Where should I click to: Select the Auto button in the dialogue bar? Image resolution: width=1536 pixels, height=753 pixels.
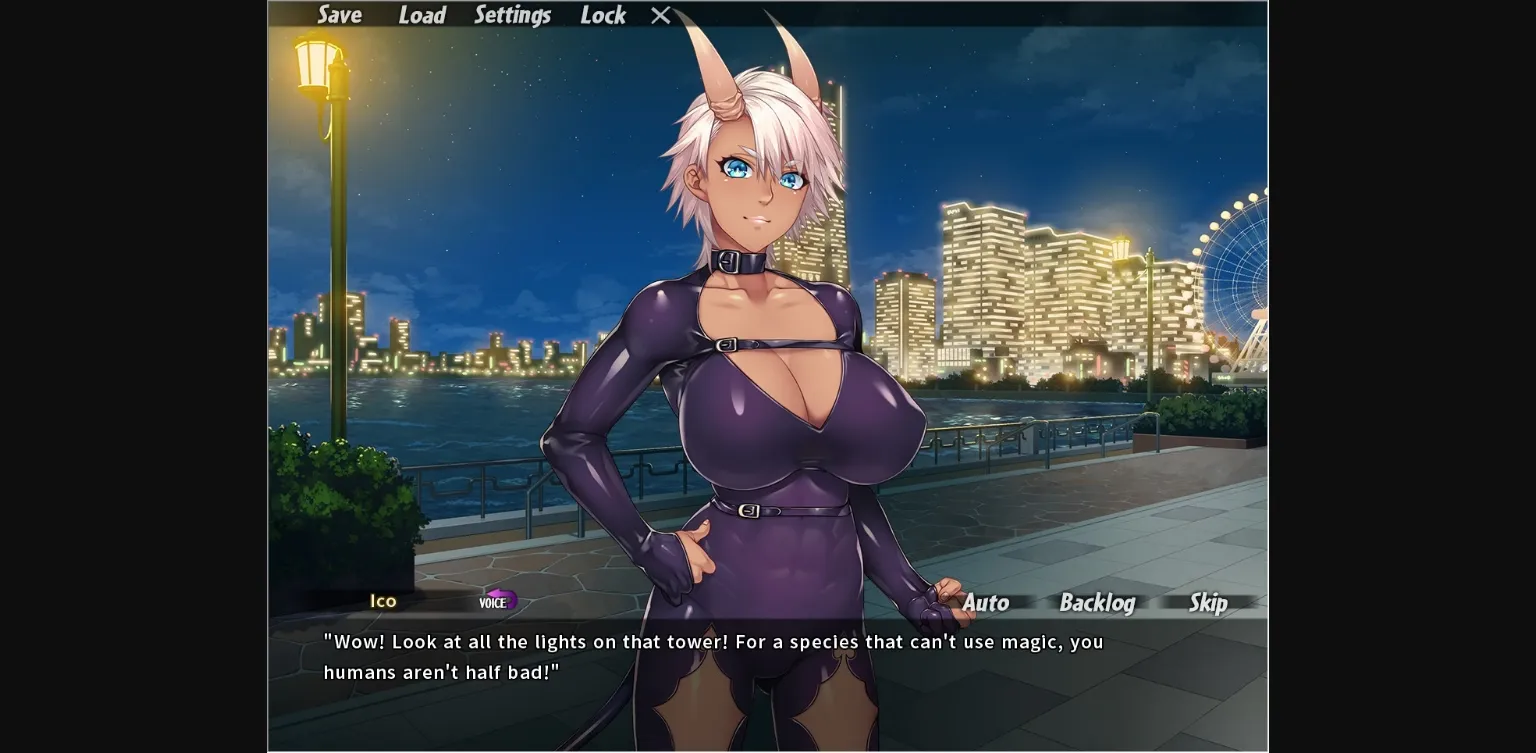(x=986, y=603)
